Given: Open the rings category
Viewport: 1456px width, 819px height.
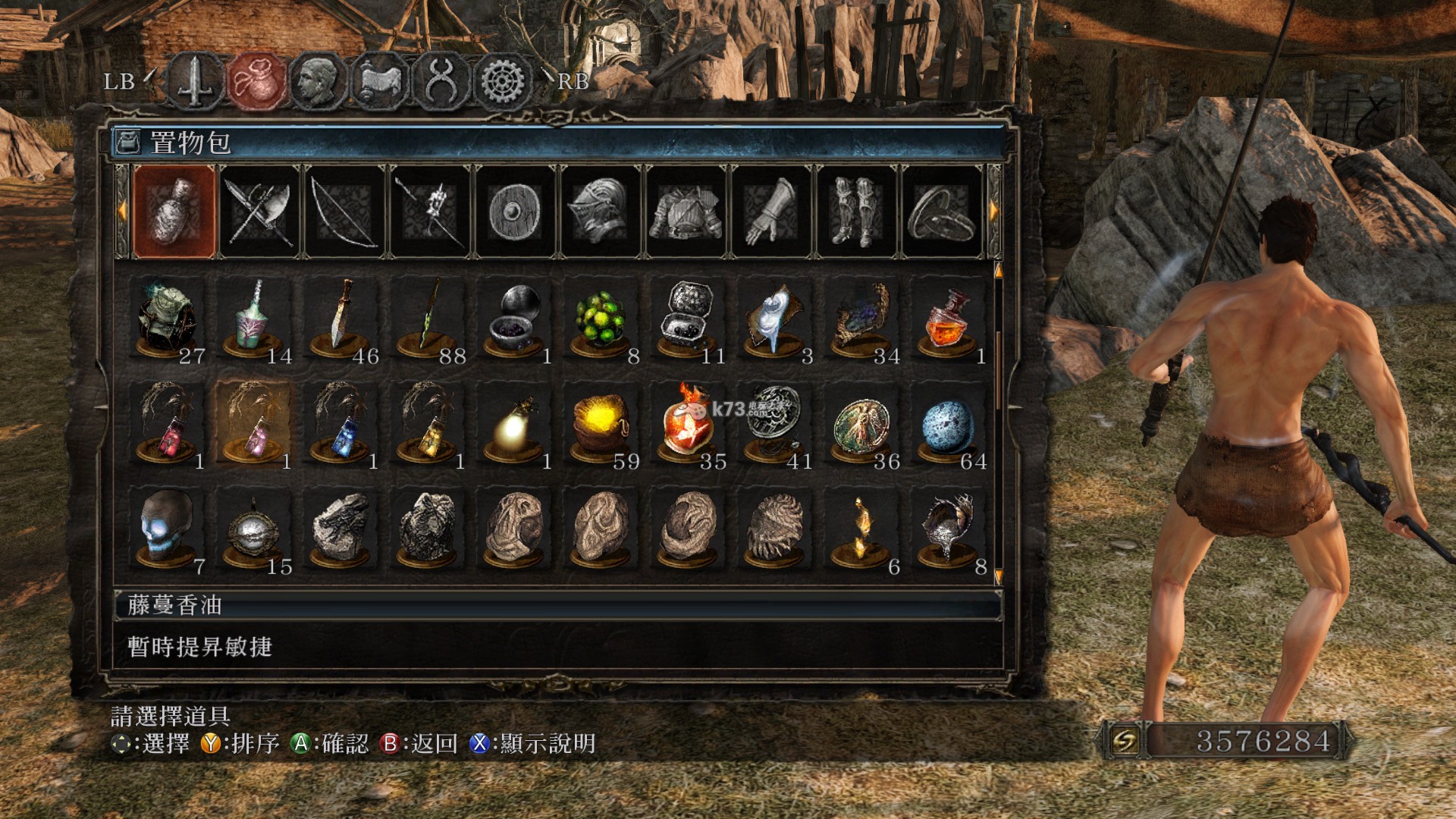Looking at the screenshot, I should click(x=942, y=212).
